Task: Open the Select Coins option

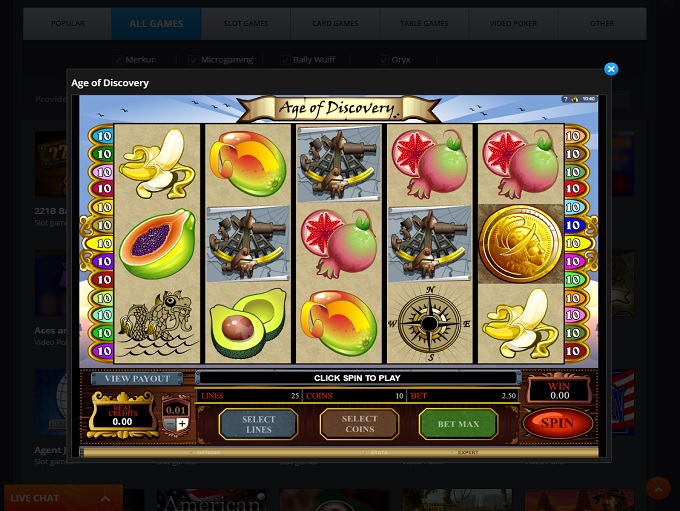Action: click(x=359, y=424)
